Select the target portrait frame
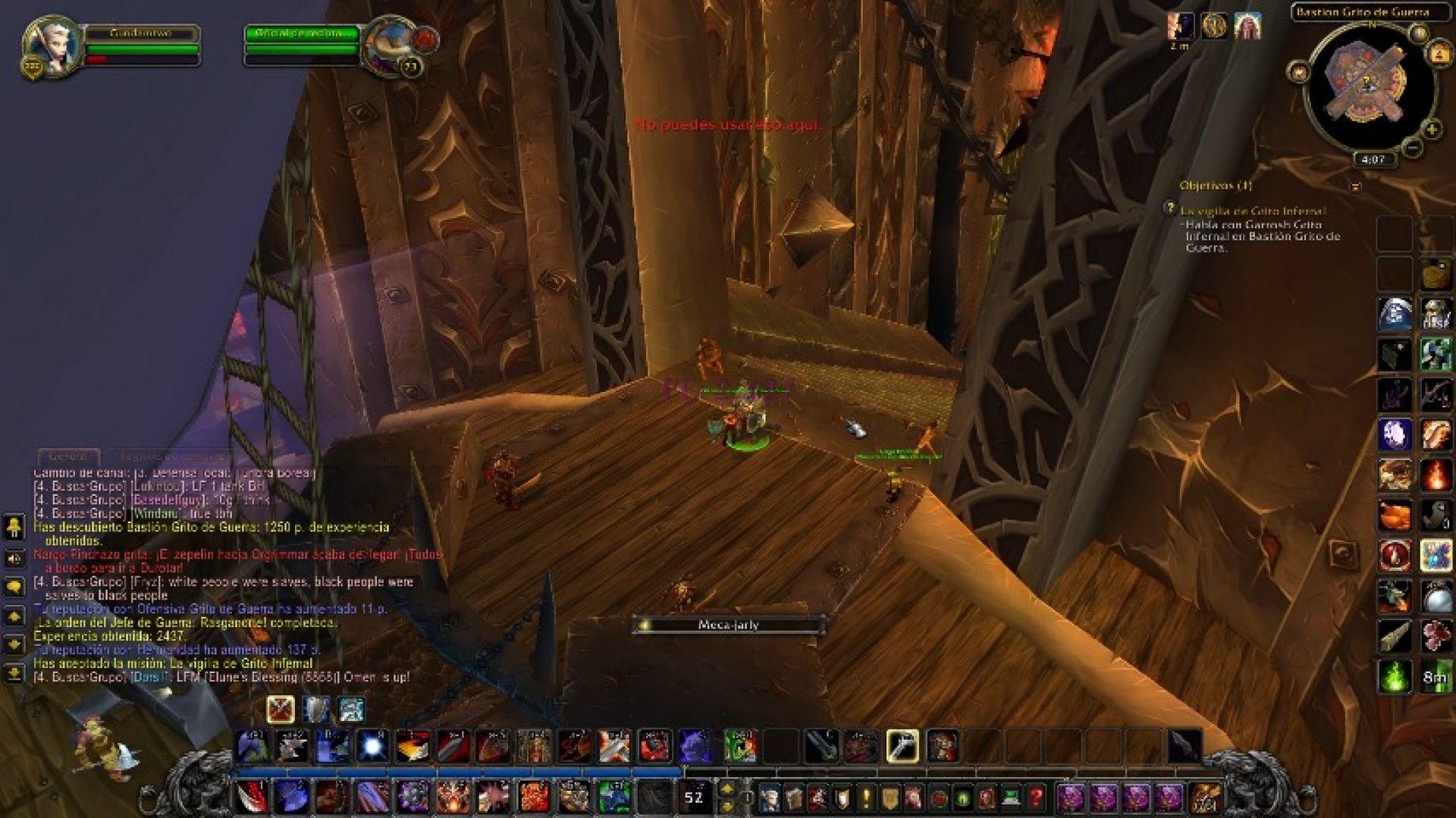Viewport: 1456px width, 818px height. (x=388, y=47)
